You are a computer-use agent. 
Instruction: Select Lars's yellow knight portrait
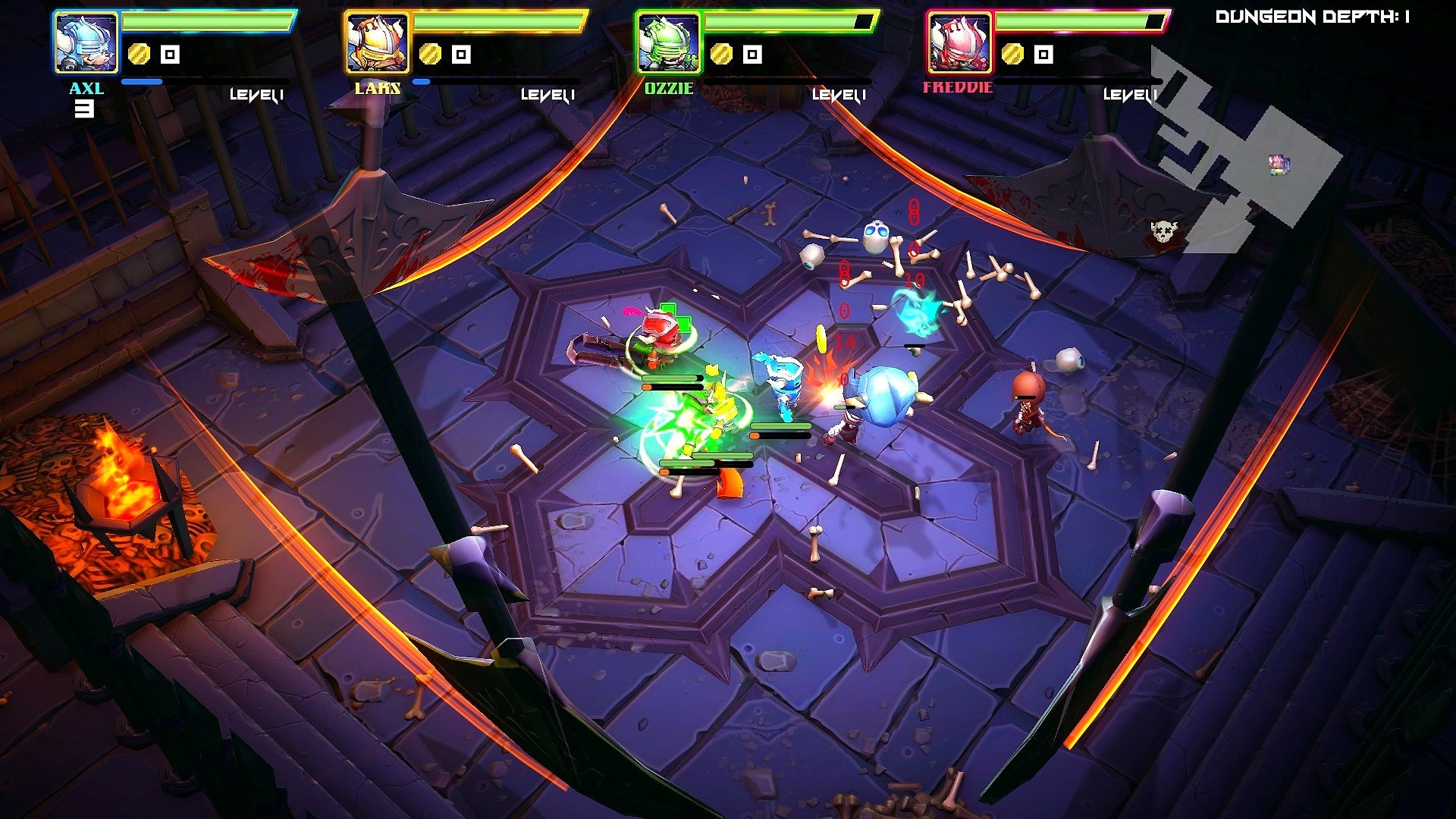[377, 42]
